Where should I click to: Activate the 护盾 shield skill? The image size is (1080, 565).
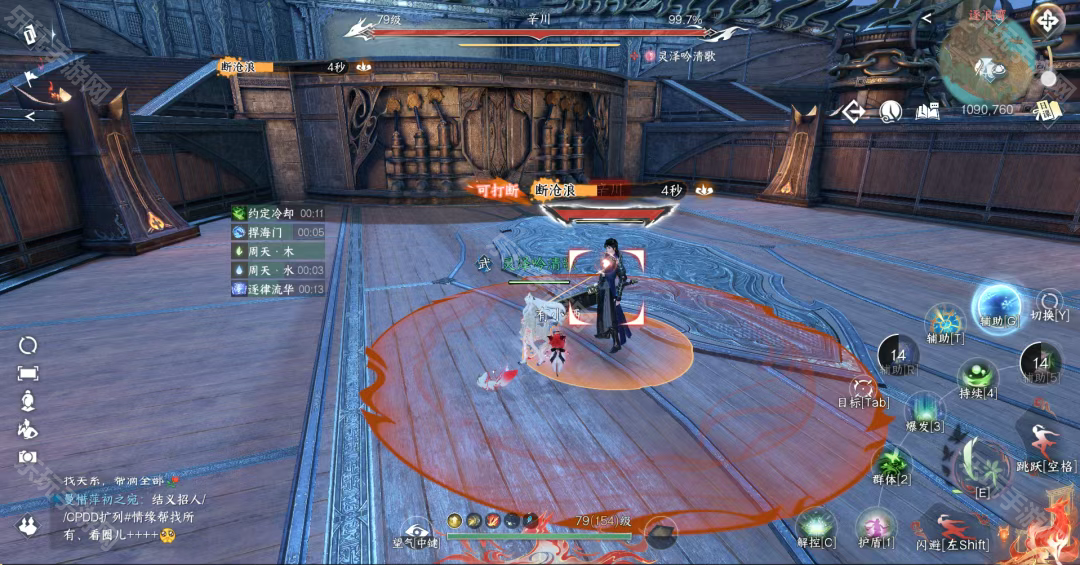876,527
